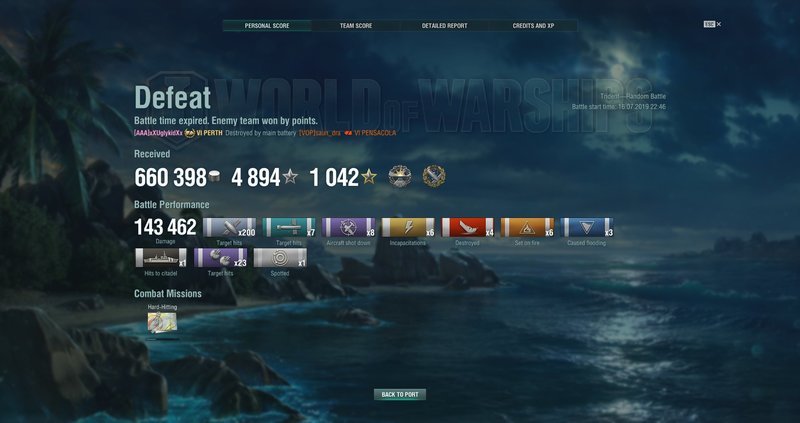Select the Personal Score tab
The width and height of the screenshot is (800, 423).
(x=267, y=25)
